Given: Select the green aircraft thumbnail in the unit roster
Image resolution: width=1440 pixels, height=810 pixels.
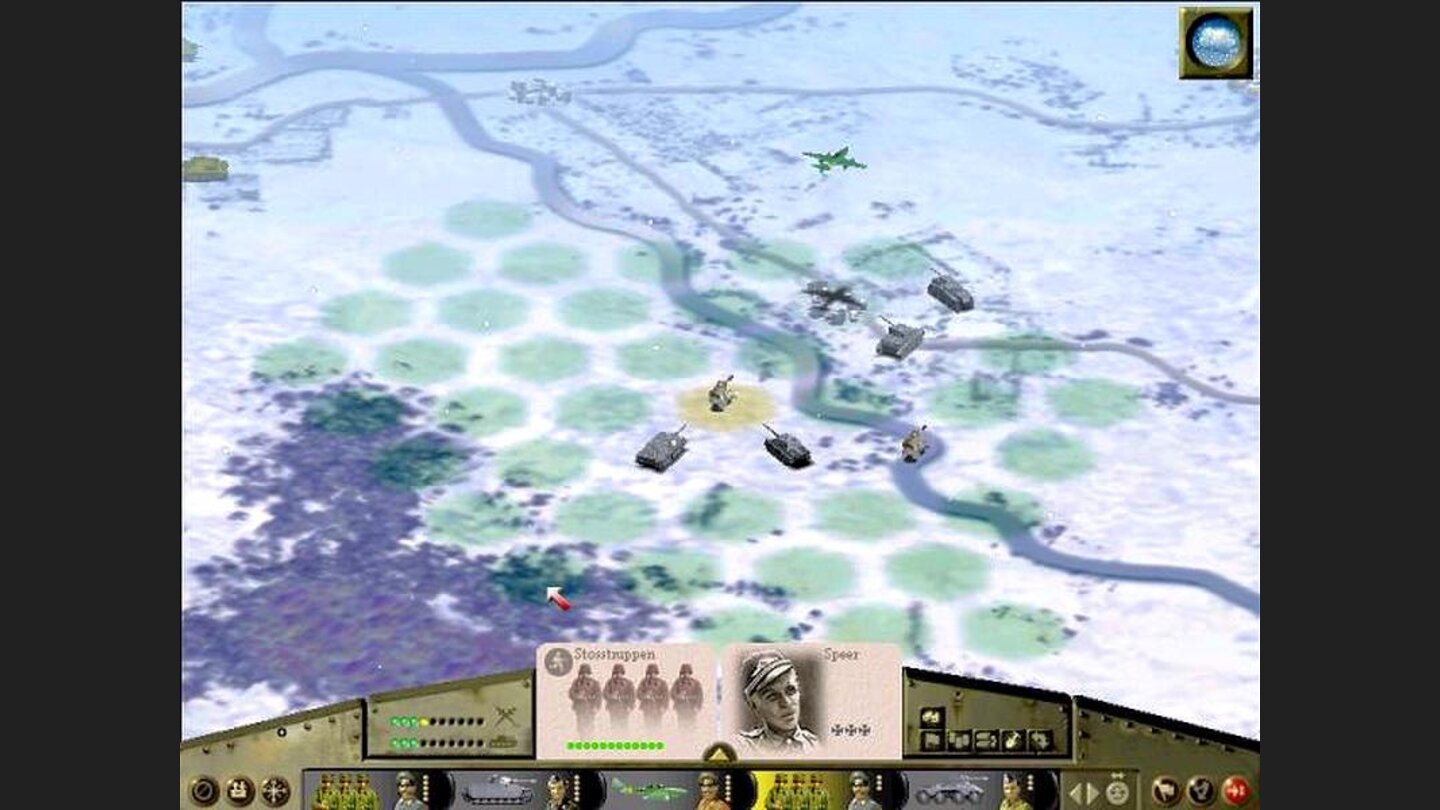Looking at the screenshot, I should pos(650,790).
